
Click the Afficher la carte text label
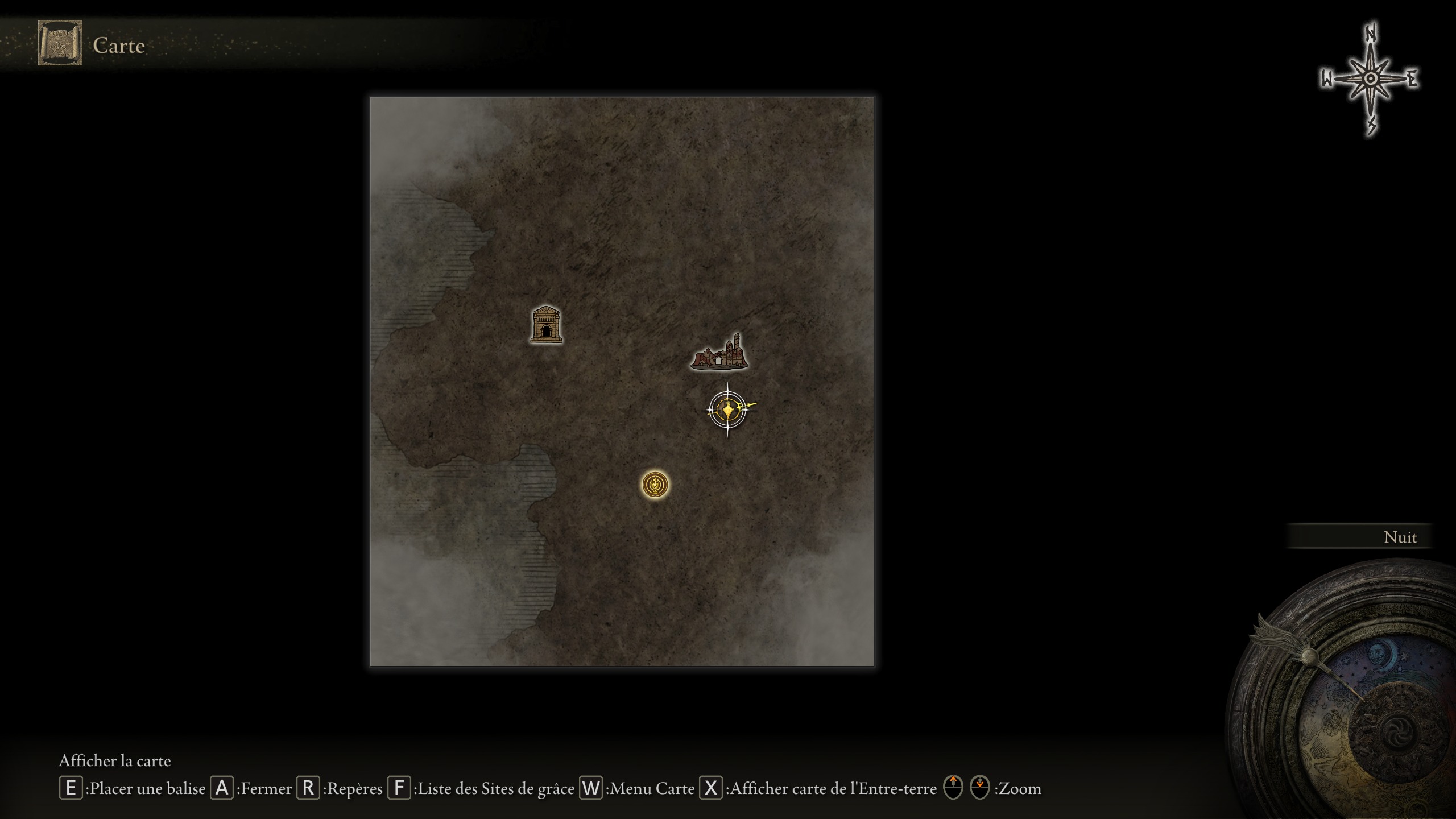point(116,761)
